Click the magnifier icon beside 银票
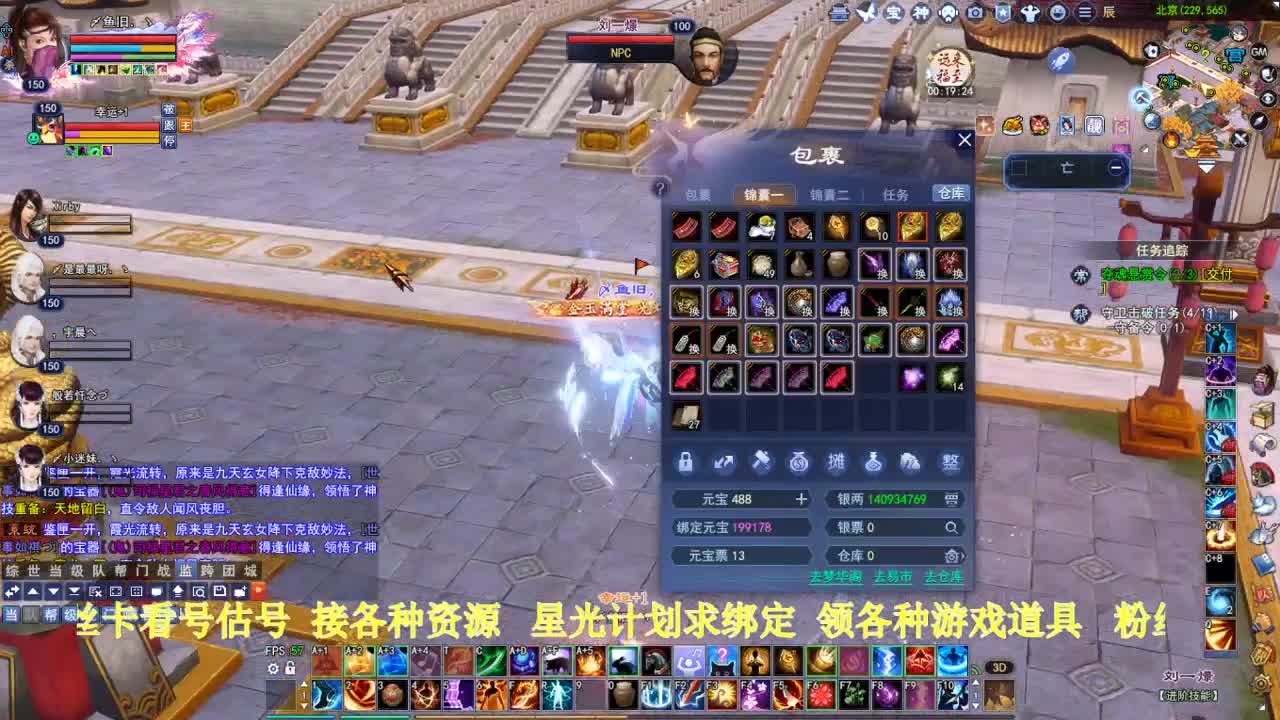 click(950, 526)
